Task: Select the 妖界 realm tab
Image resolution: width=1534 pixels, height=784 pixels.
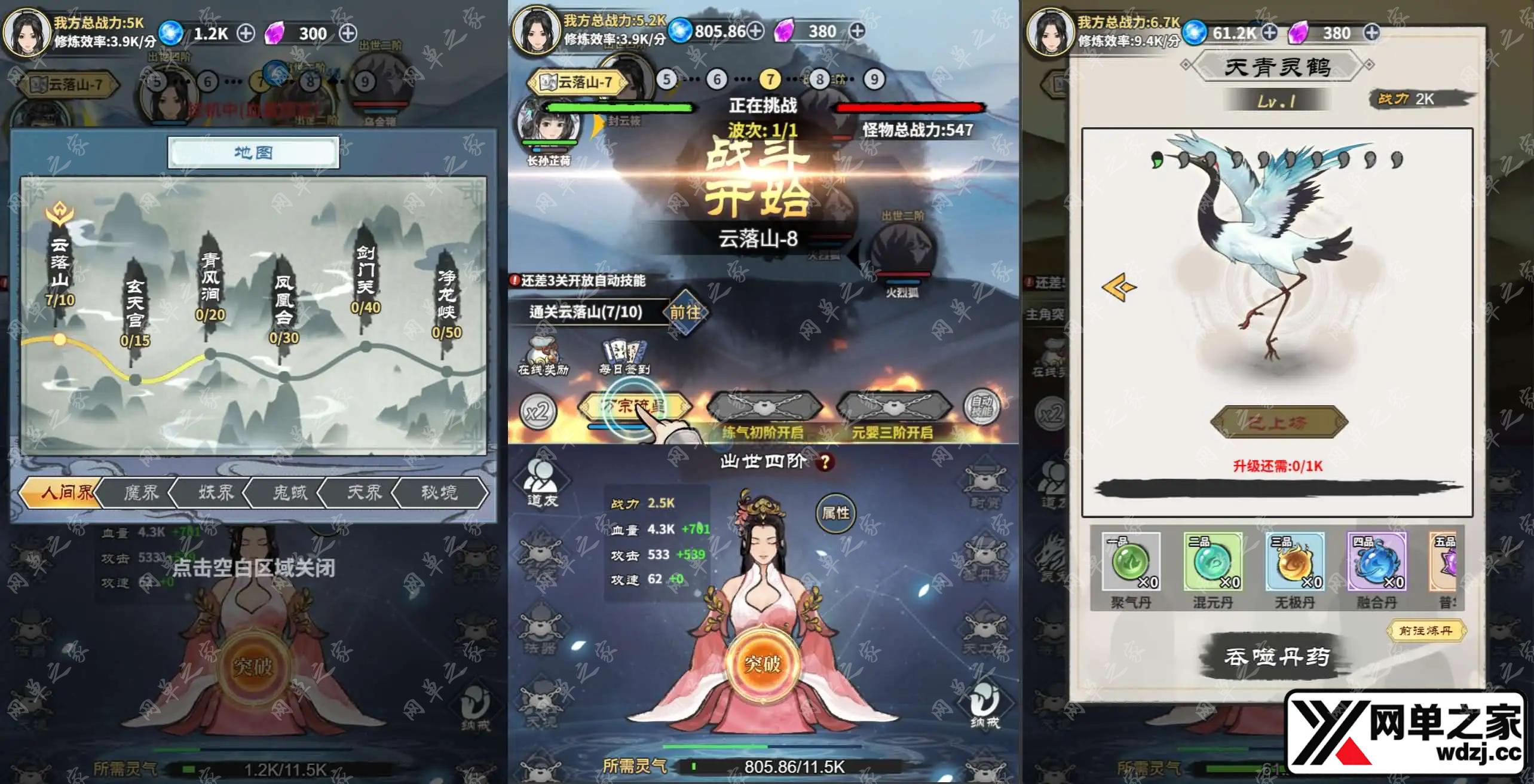Action: click(x=216, y=492)
